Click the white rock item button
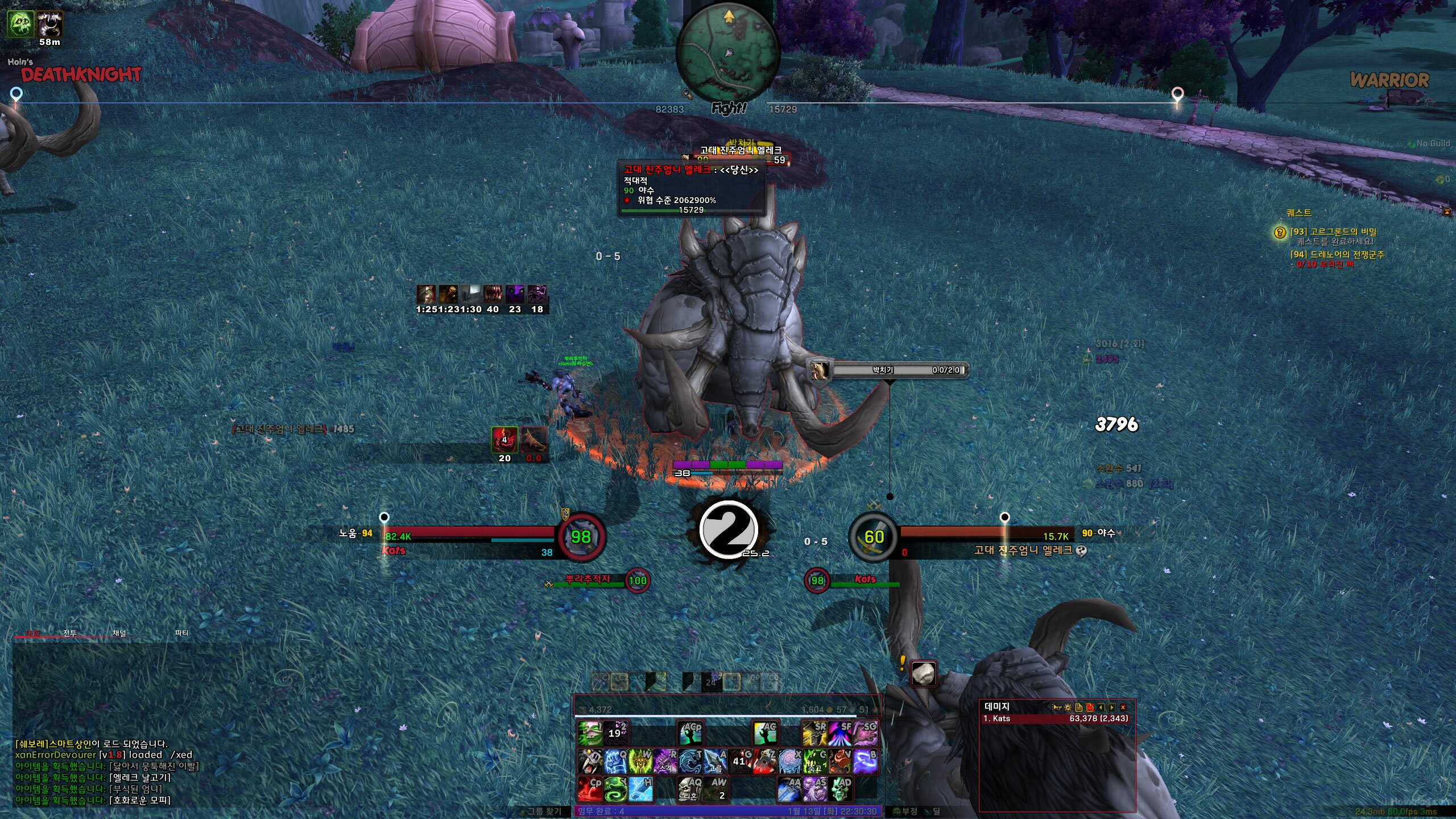 924,674
